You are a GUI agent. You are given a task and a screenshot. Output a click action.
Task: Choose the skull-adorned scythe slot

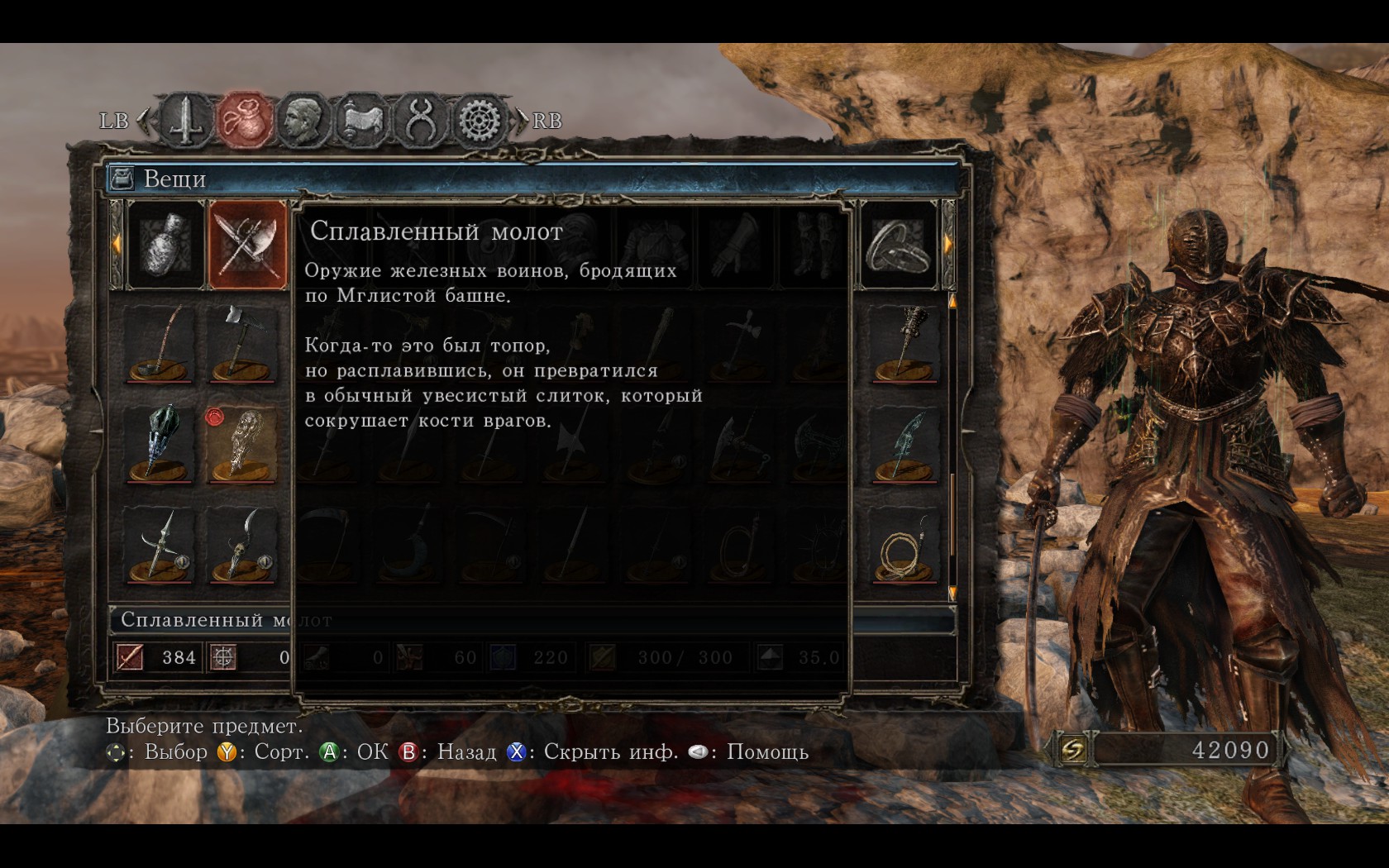(x=241, y=544)
